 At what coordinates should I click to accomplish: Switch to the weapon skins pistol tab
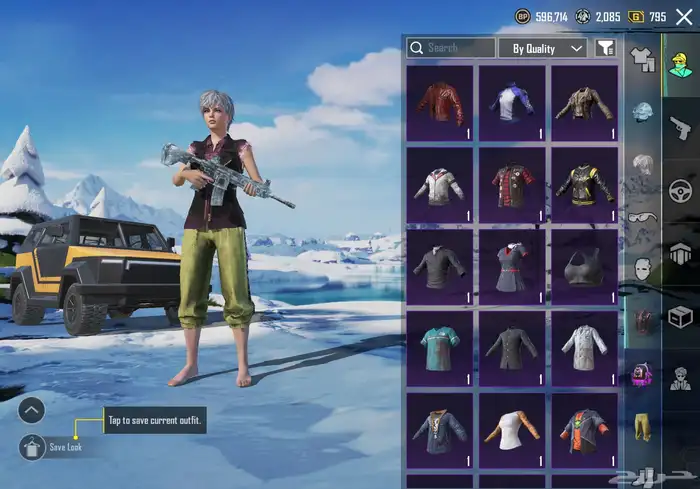point(681,127)
